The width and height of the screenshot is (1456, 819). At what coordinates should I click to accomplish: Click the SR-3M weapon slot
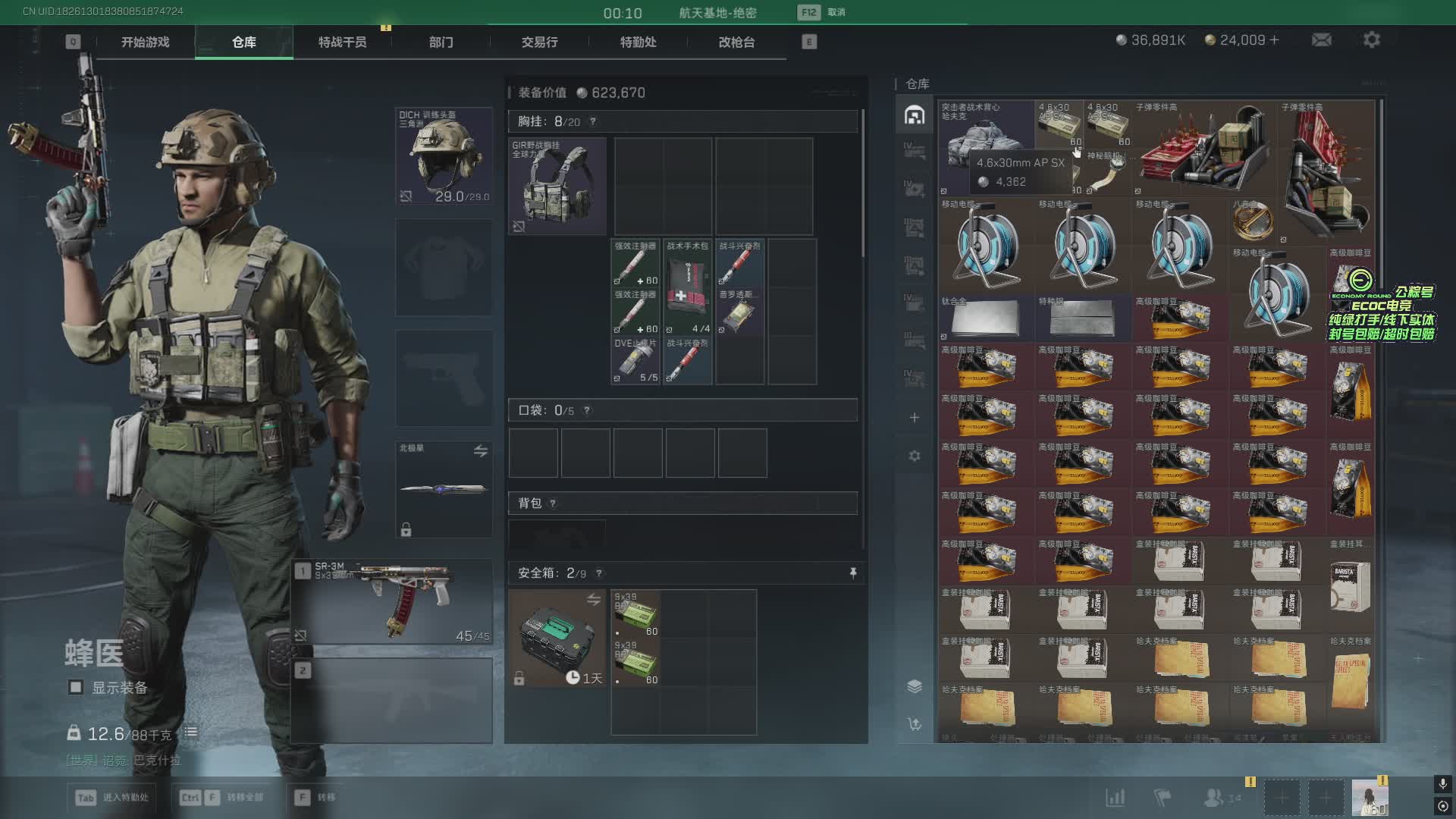[392, 602]
